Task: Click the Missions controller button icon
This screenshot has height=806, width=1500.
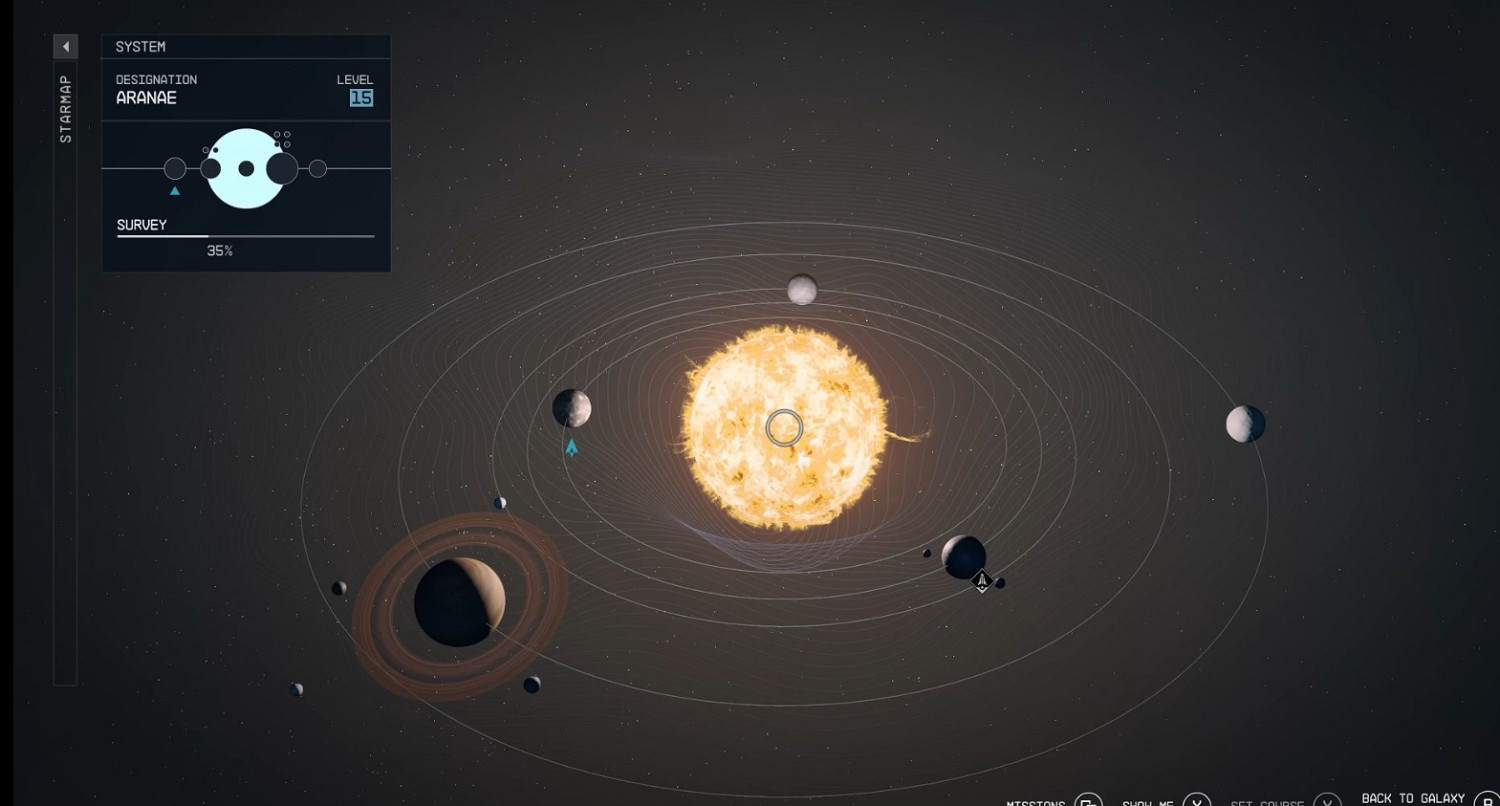Action: point(1087,801)
